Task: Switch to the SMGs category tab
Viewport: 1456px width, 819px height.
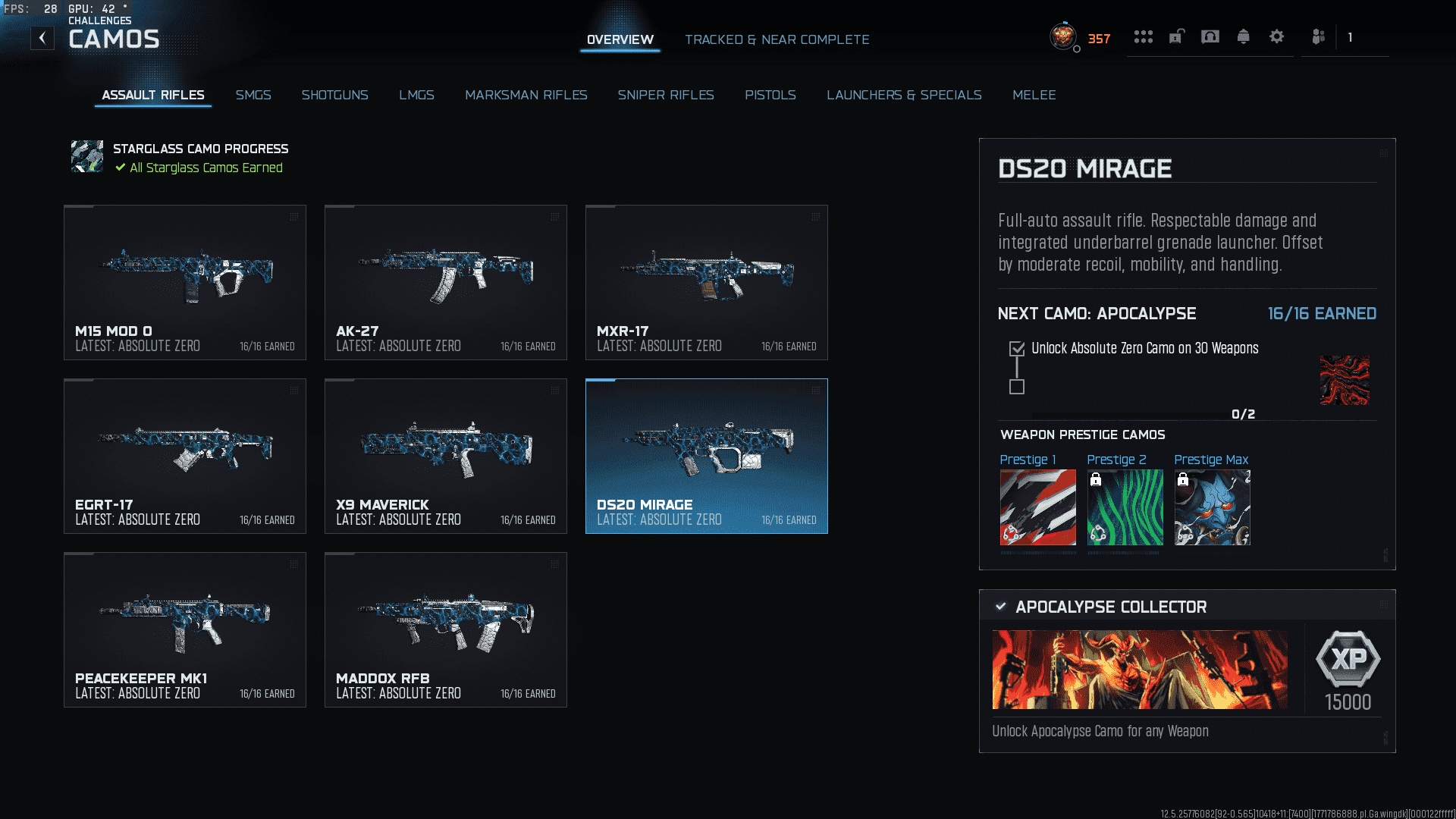Action: [x=253, y=95]
